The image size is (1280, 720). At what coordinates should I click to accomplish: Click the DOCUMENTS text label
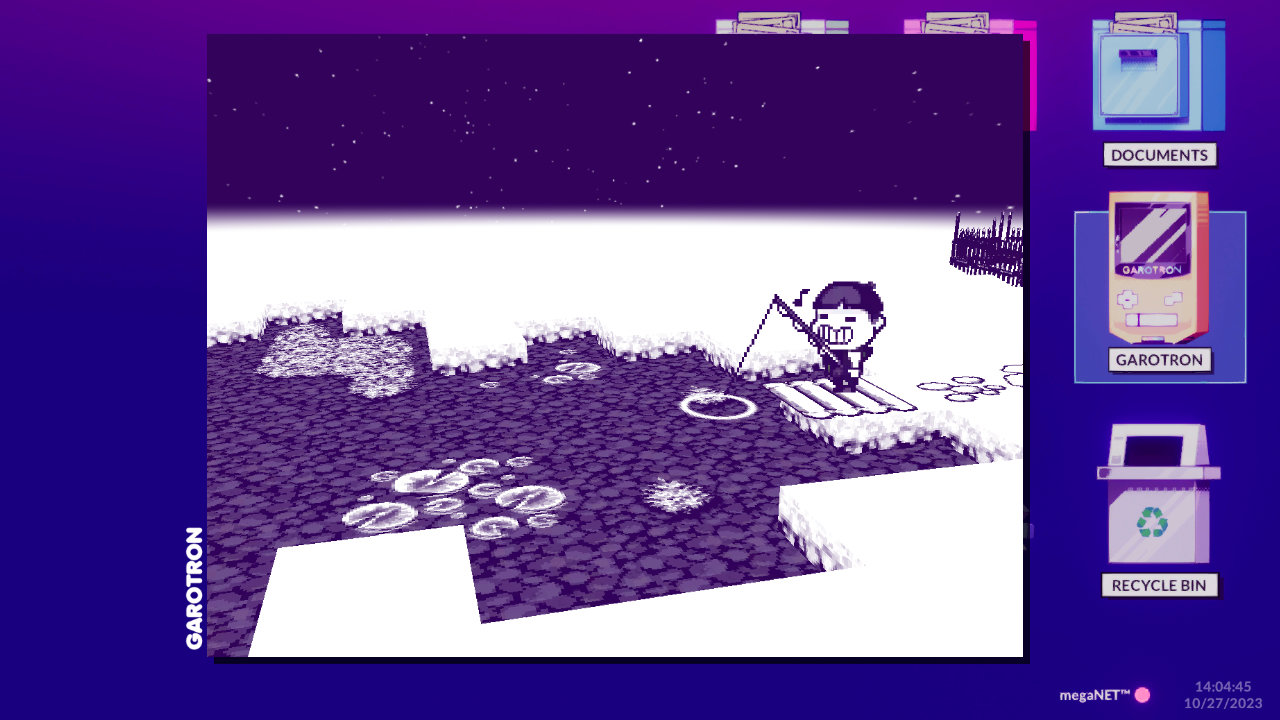(x=1158, y=155)
